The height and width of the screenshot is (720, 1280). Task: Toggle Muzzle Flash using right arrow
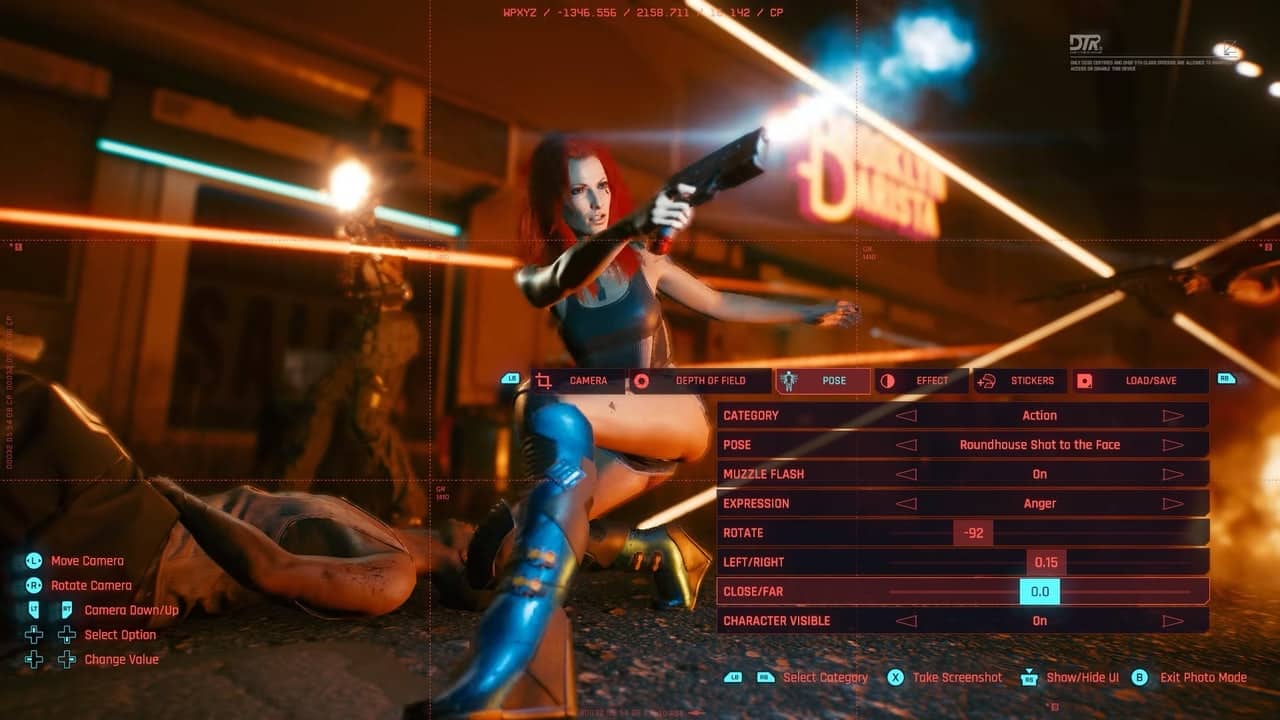[1173, 474]
